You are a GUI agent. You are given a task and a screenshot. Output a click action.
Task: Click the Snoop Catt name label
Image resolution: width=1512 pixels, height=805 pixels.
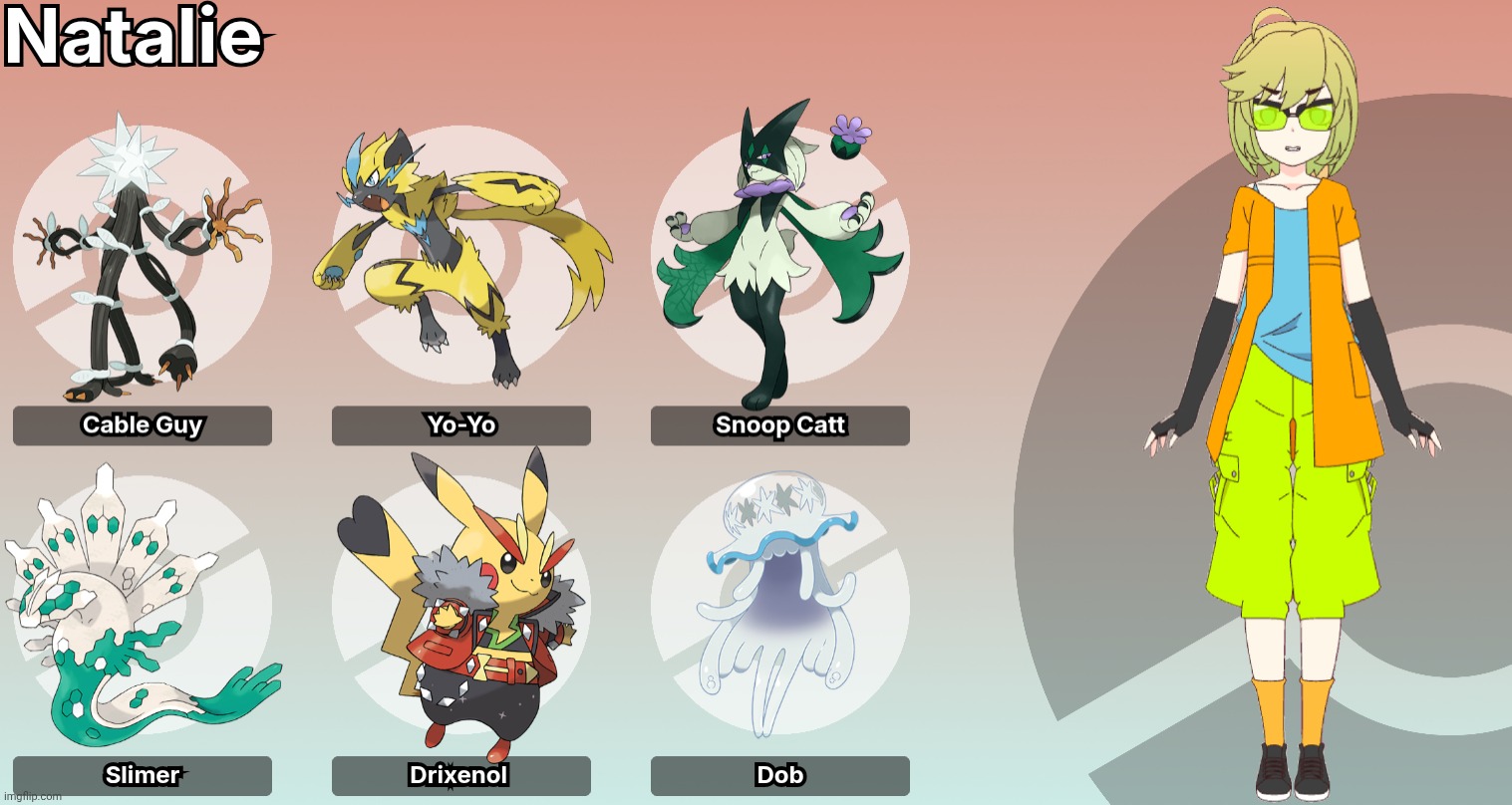pyautogui.click(x=779, y=425)
